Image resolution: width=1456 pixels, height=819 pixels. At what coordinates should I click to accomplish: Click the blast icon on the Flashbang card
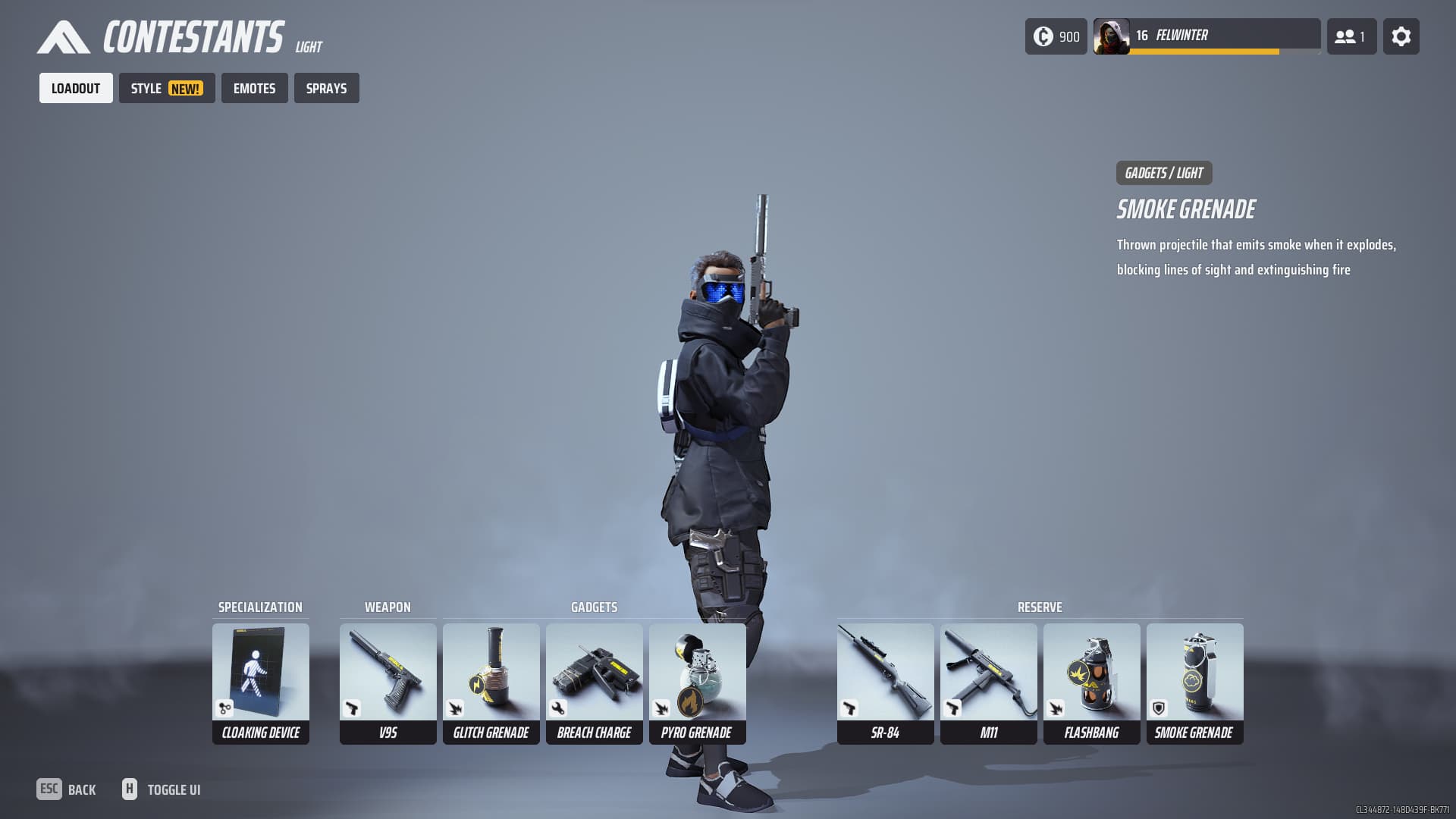pos(1054,709)
